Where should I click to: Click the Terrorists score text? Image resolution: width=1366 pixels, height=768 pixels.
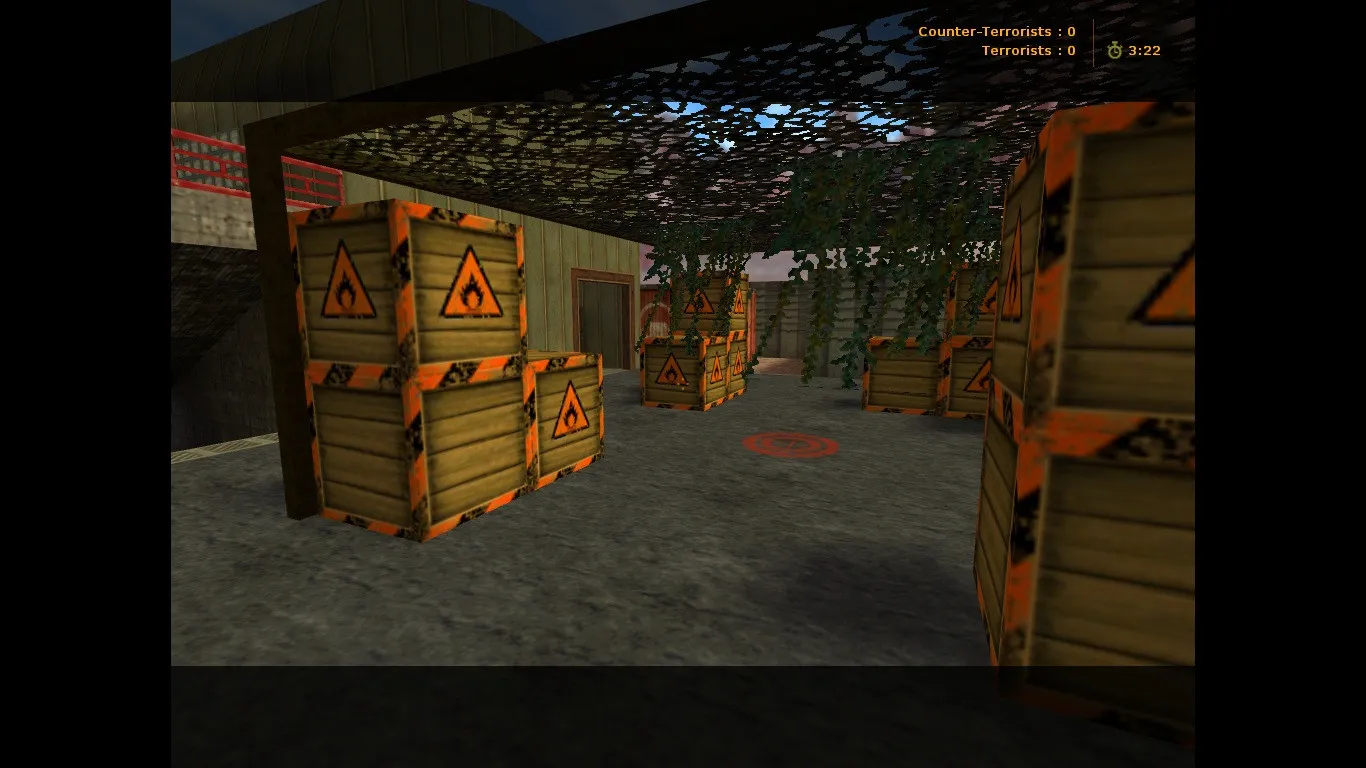coord(1028,50)
